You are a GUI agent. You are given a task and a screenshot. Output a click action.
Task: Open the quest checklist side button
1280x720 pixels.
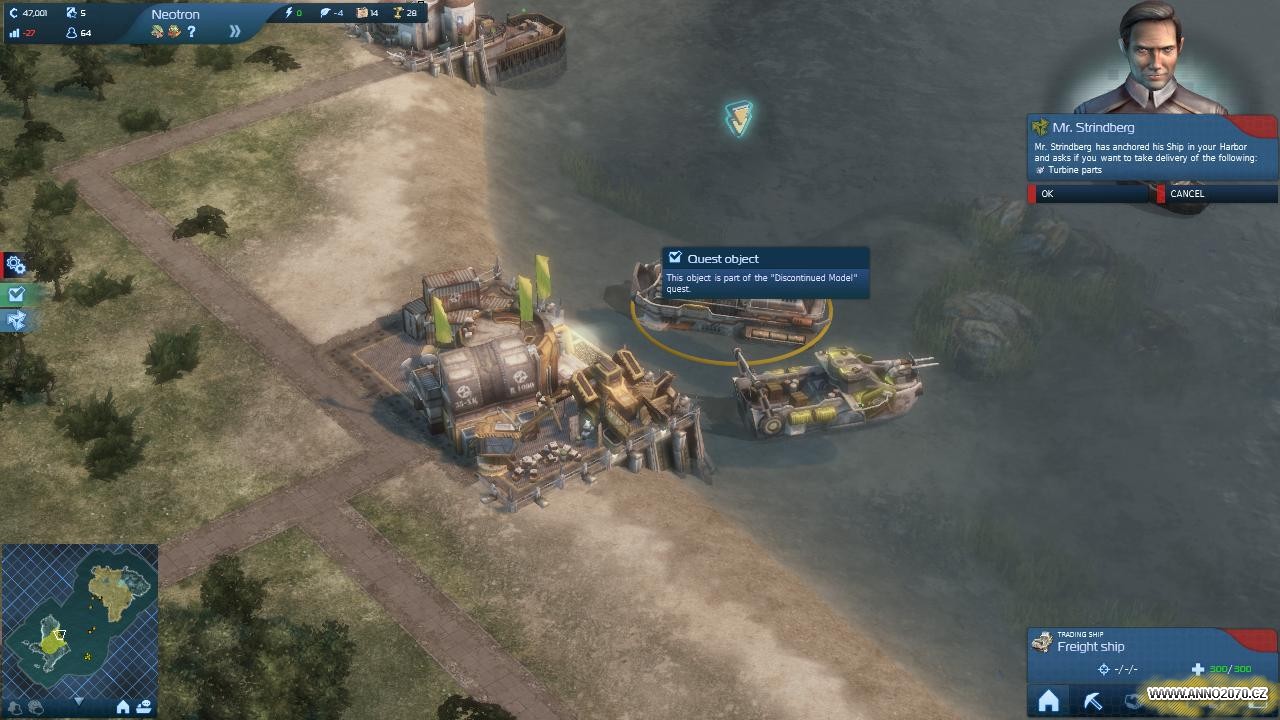click(15, 294)
